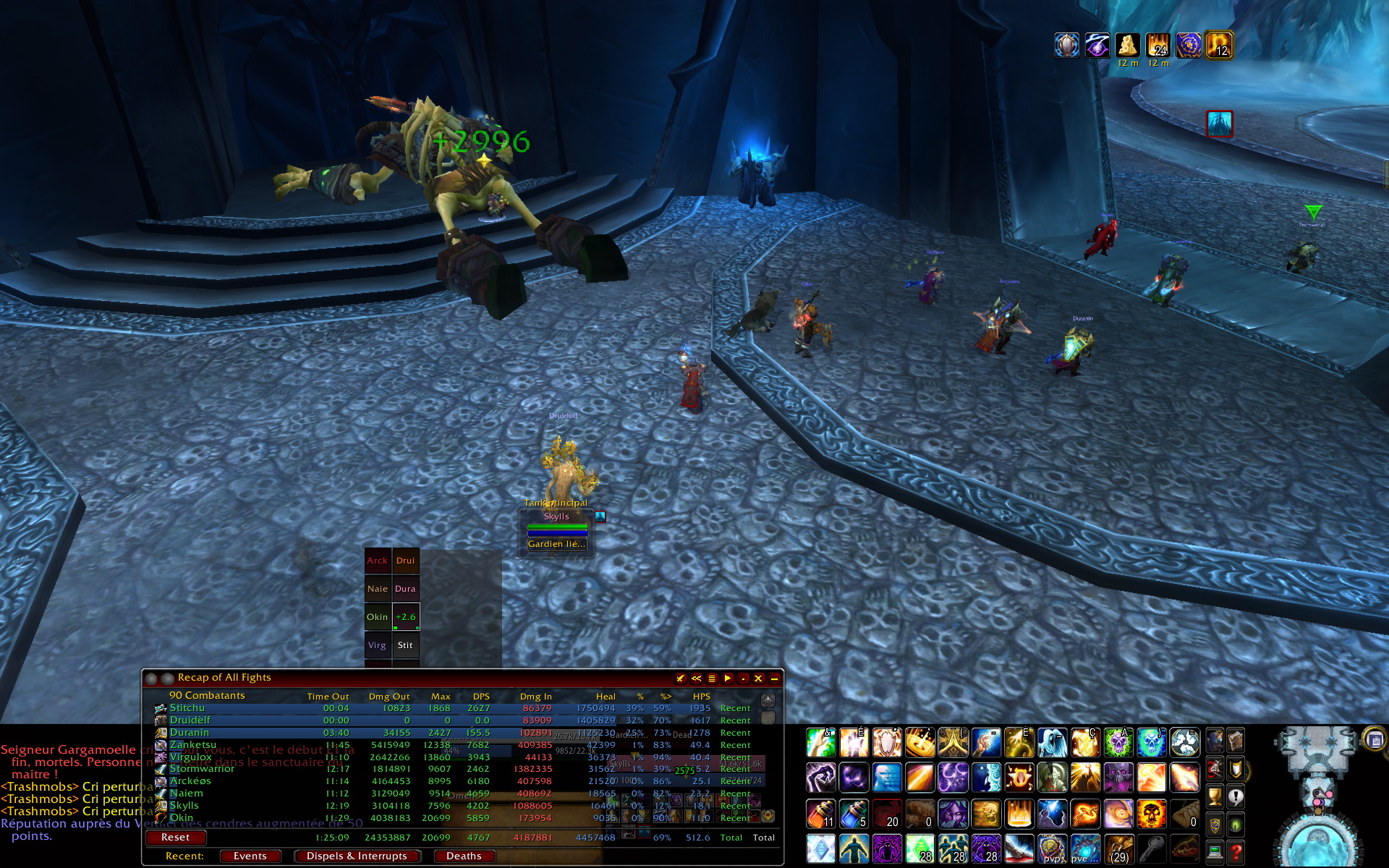Click the golden chalice achievements button
The height and width of the screenshot is (868, 1389).
(1215, 797)
